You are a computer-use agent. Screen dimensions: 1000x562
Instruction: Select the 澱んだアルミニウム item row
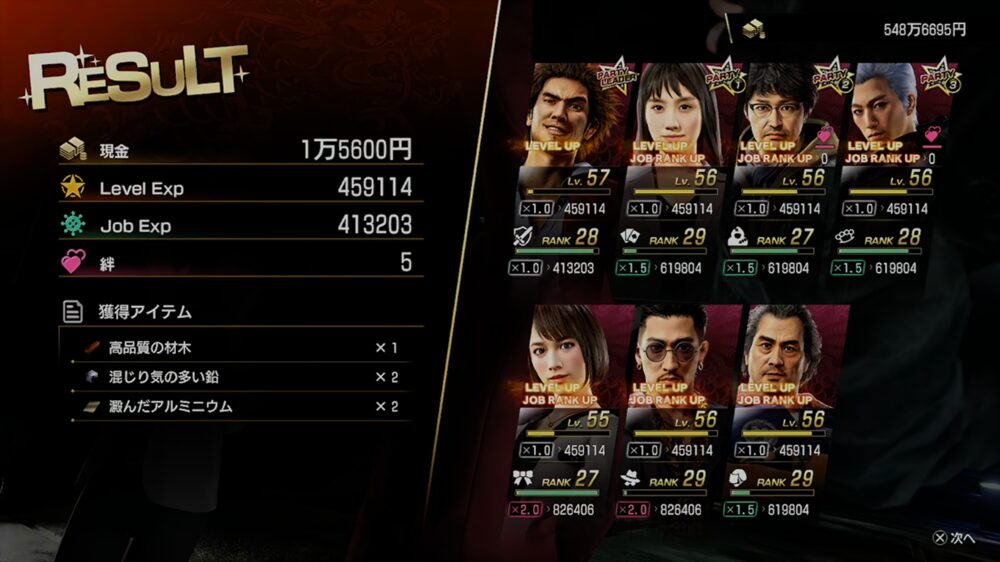coord(240,406)
